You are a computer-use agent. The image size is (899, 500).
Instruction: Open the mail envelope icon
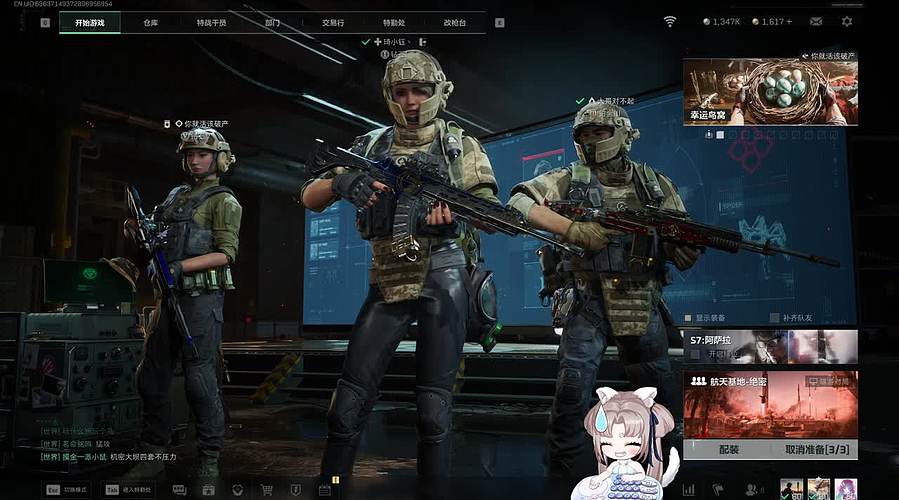click(x=816, y=21)
